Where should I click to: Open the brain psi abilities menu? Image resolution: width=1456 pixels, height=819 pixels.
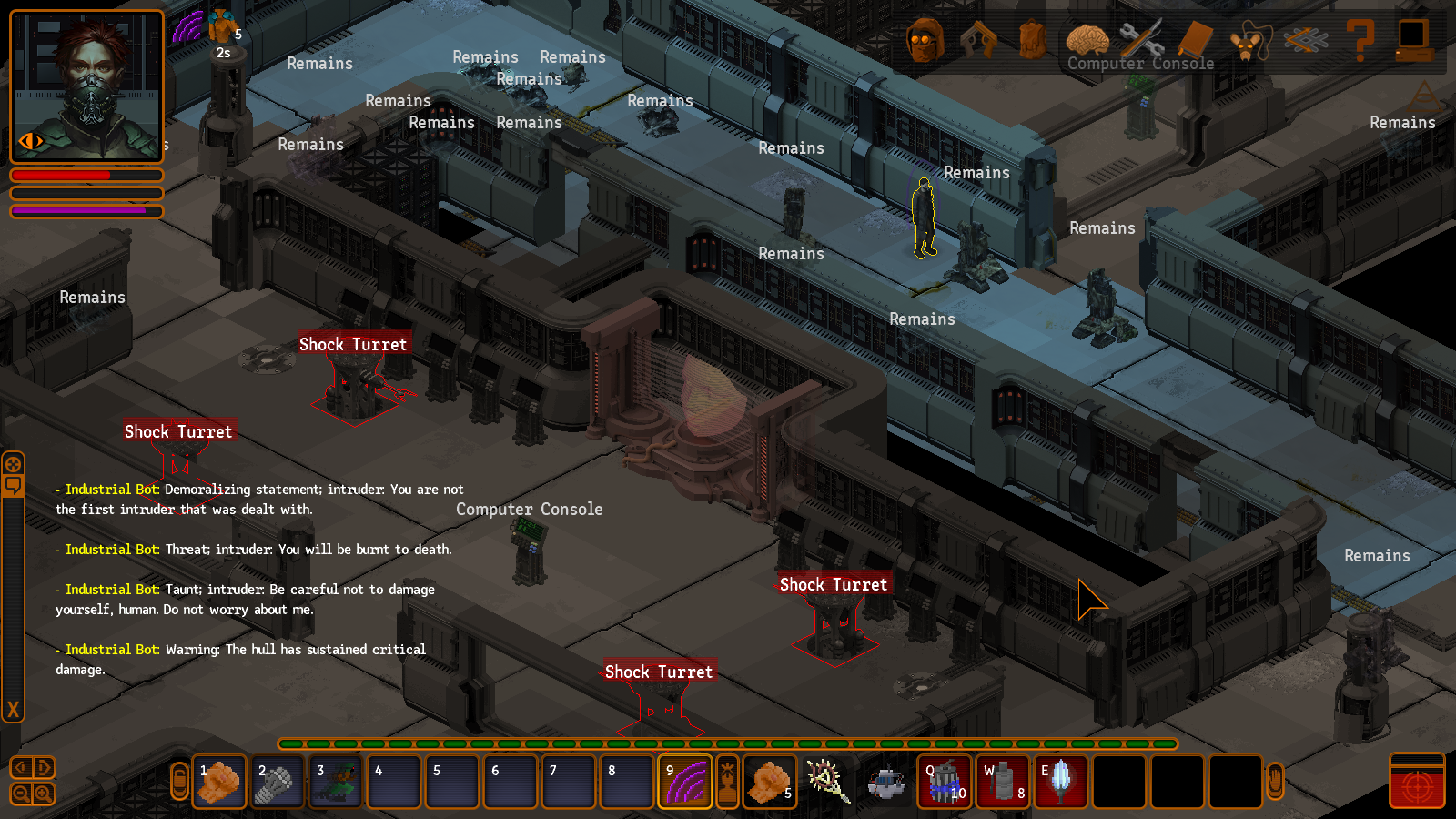(1087, 40)
